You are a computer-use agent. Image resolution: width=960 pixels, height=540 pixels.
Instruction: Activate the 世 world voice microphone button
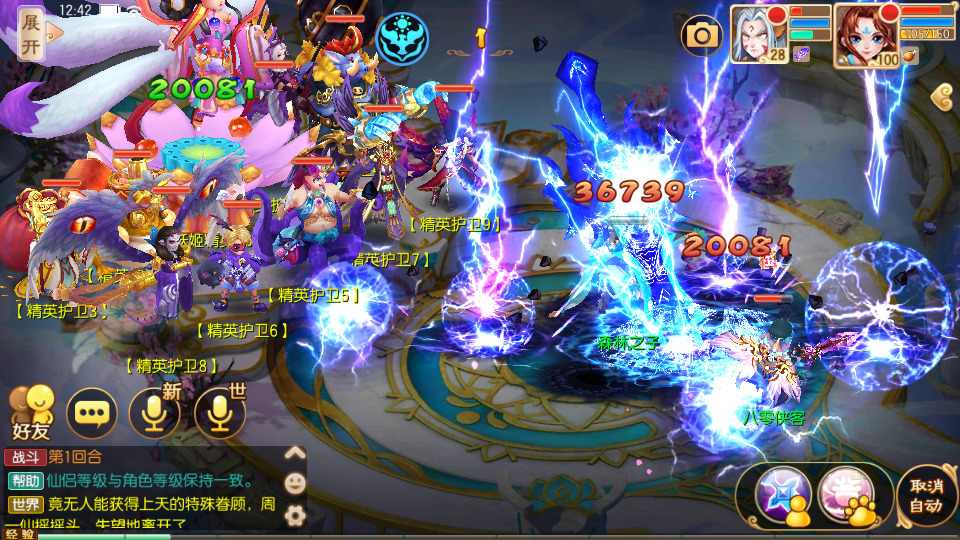click(x=220, y=413)
